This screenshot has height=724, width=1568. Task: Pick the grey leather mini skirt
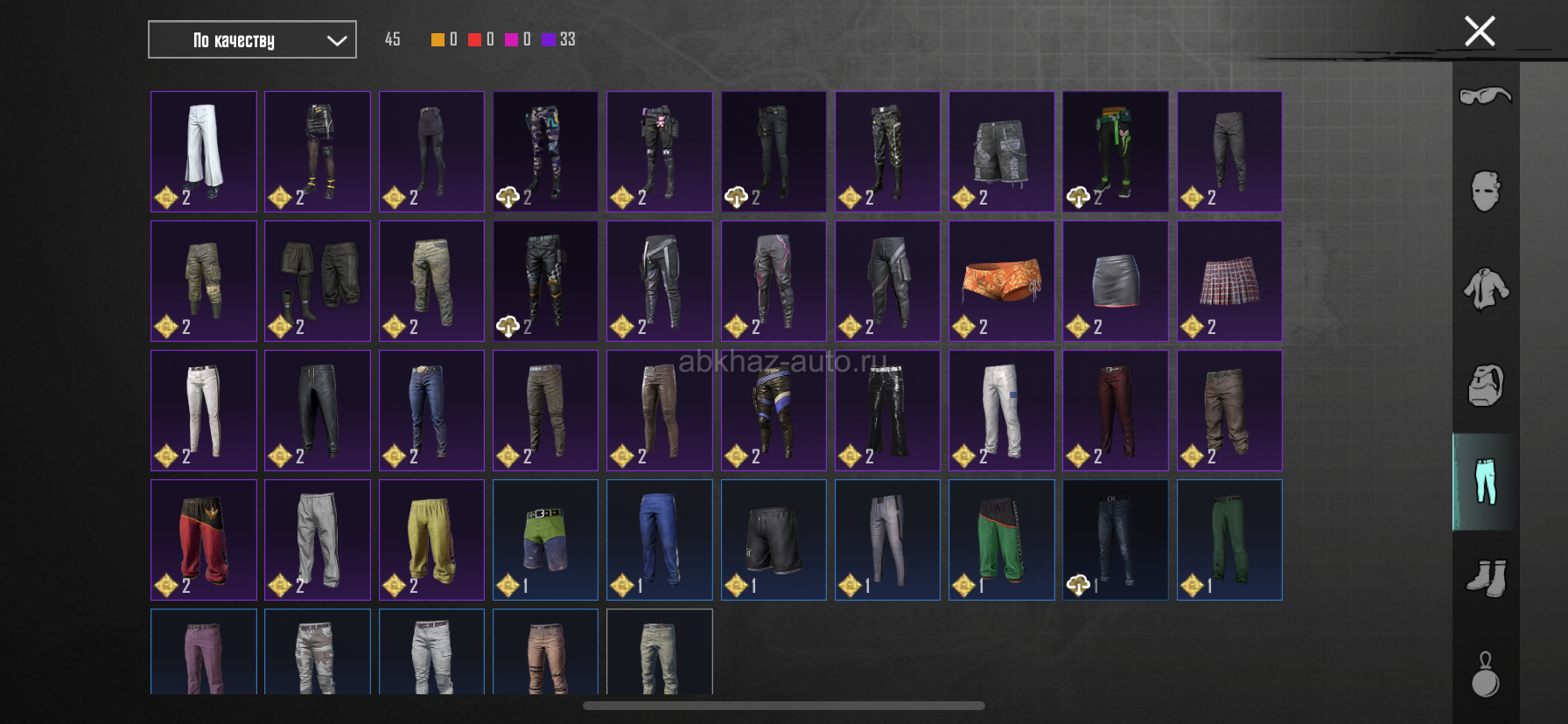coord(1116,281)
